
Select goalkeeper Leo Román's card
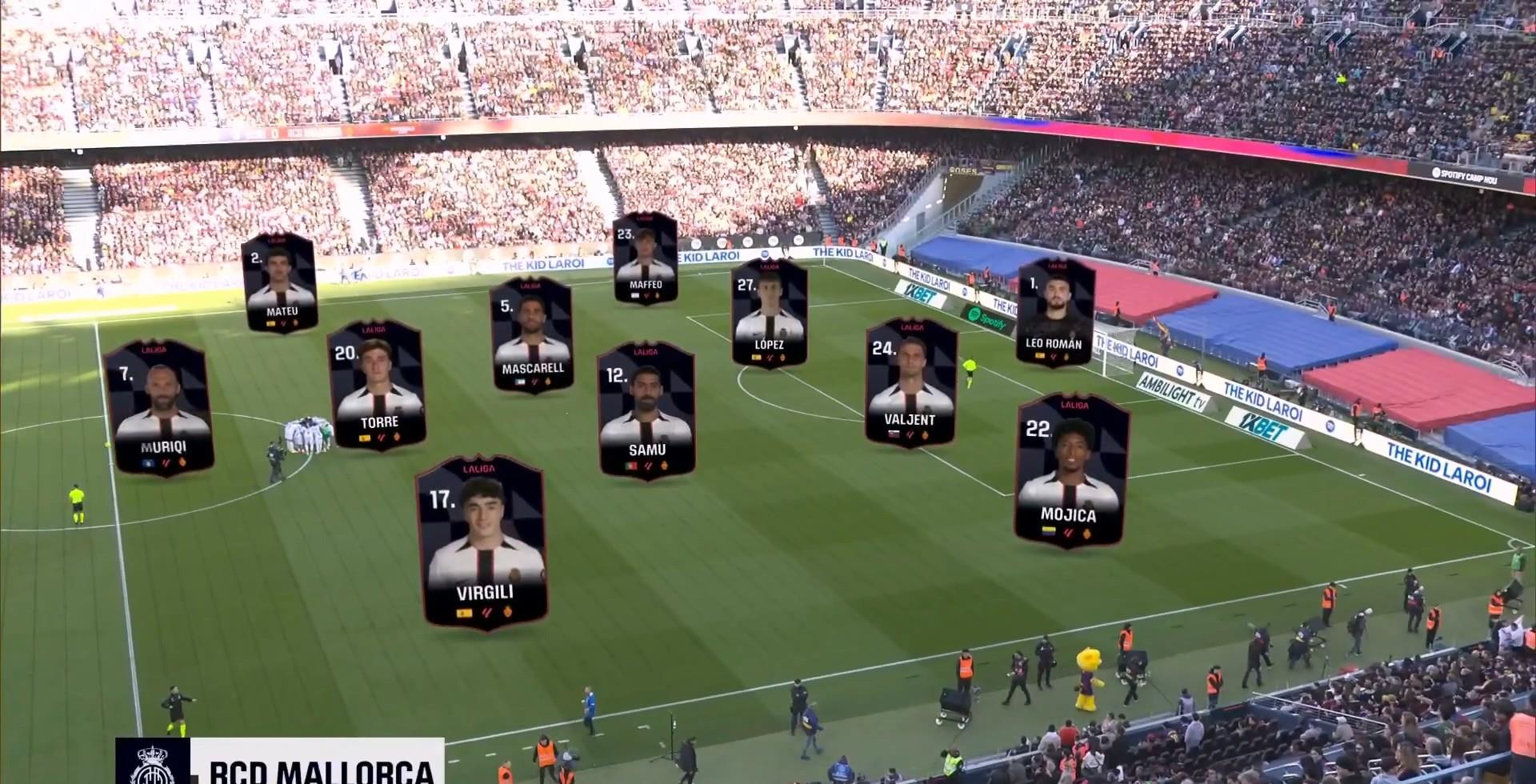(x=1054, y=311)
